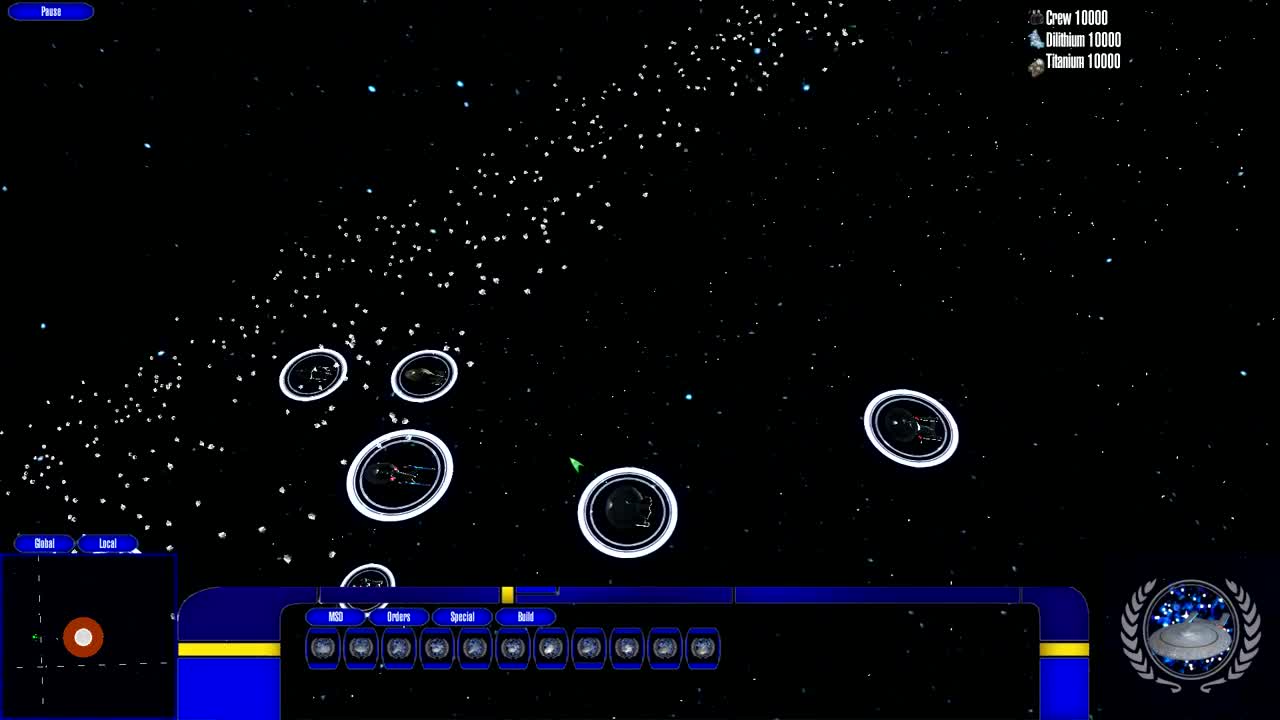Click the yellow marker on the panel progress bar
Image resolution: width=1280 pixels, height=720 pixels.
pyautogui.click(x=508, y=591)
